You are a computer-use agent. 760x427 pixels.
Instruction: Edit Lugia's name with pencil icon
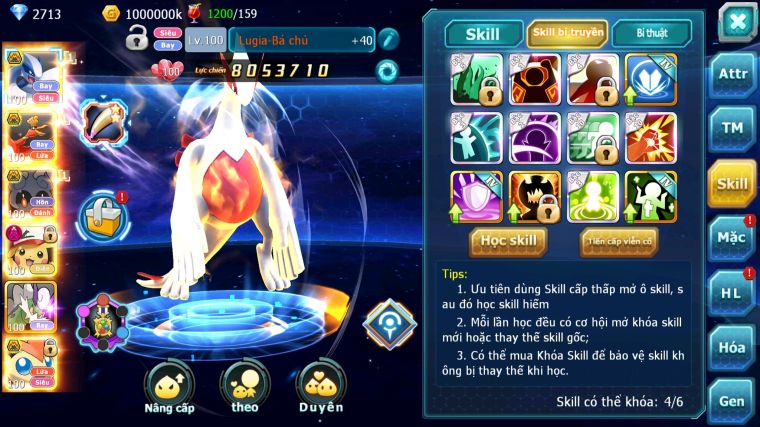388,40
